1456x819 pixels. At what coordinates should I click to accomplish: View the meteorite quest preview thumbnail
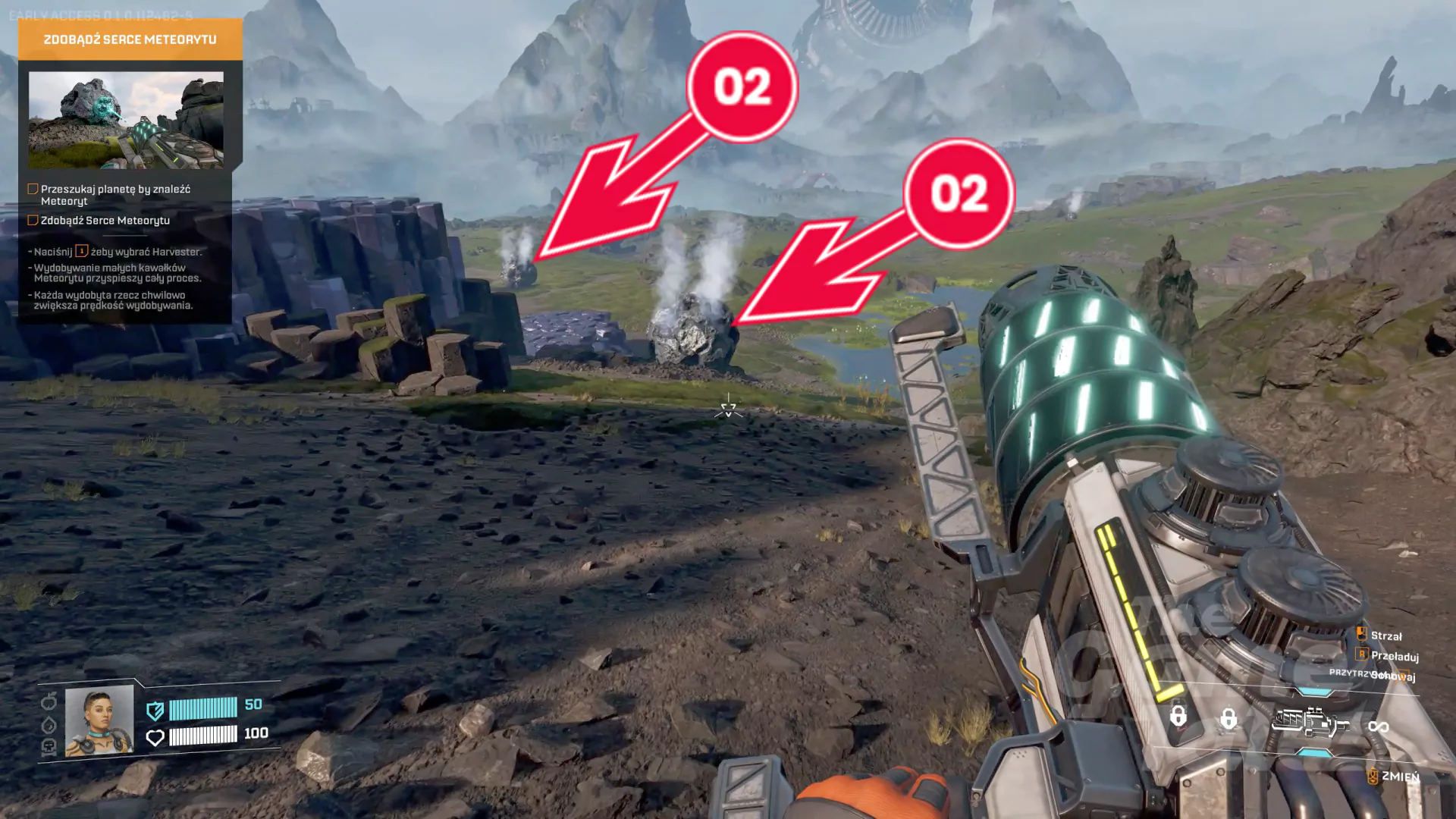pos(126,120)
